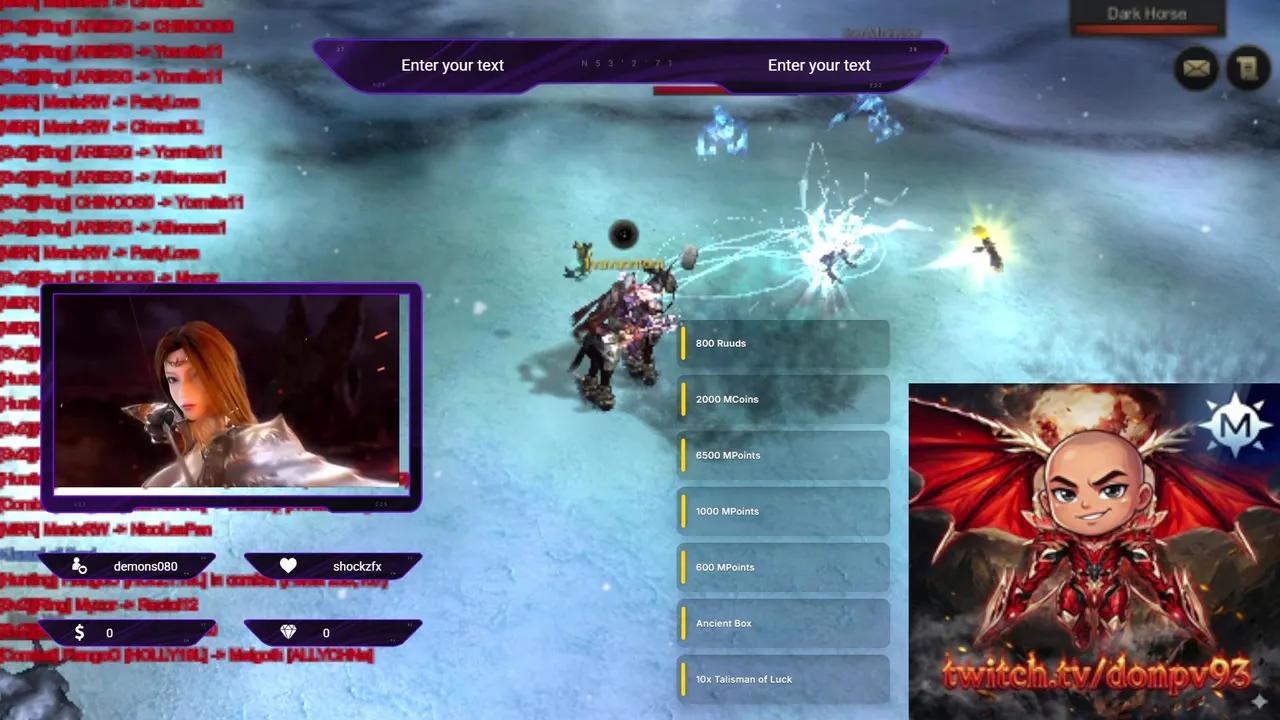Click the diamond cheer icon

pyautogui.click(x=288, y=632)
